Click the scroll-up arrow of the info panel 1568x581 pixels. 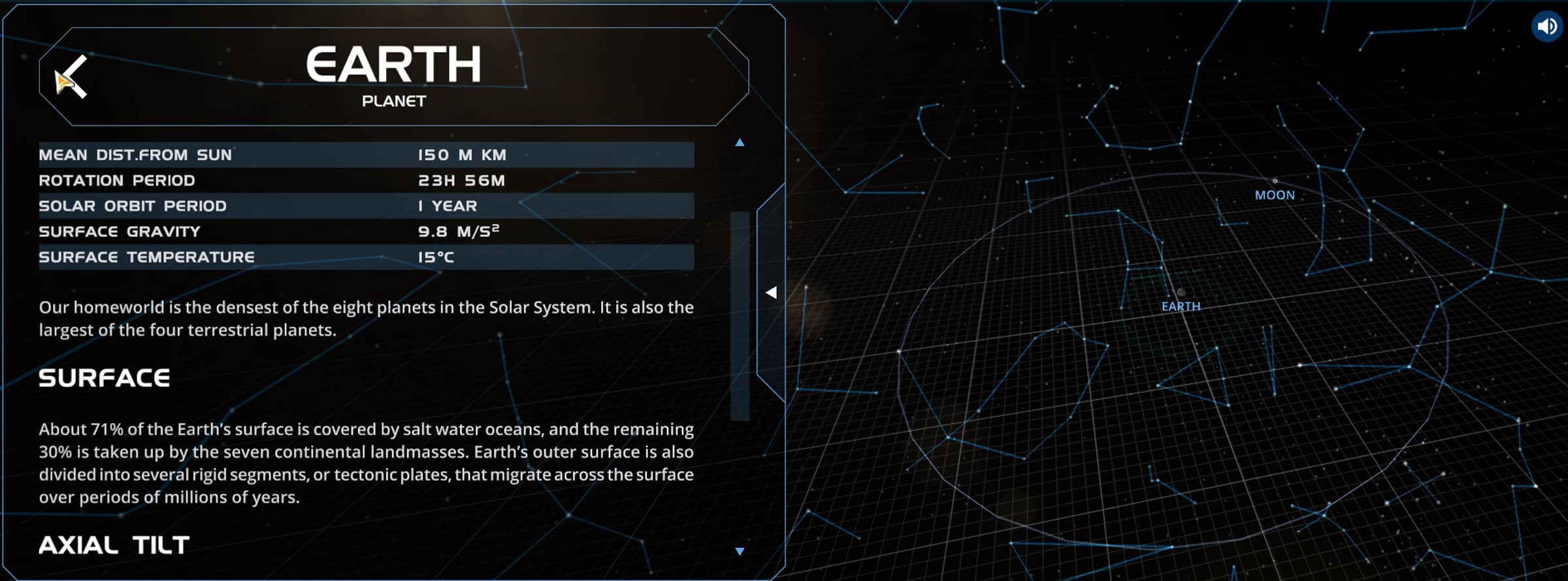coord(740,142)
